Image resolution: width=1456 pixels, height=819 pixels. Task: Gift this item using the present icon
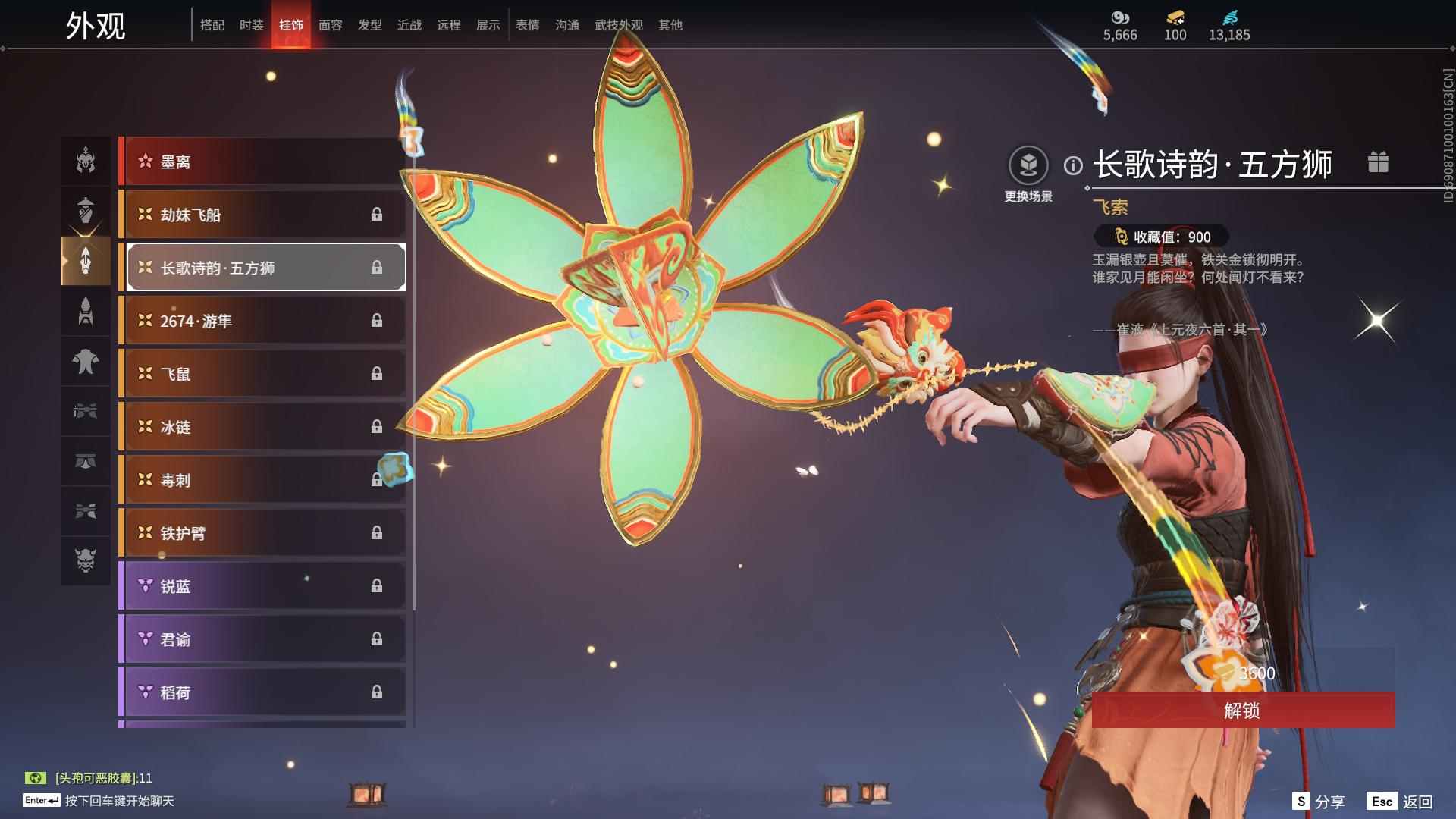tap(1378, 162)
